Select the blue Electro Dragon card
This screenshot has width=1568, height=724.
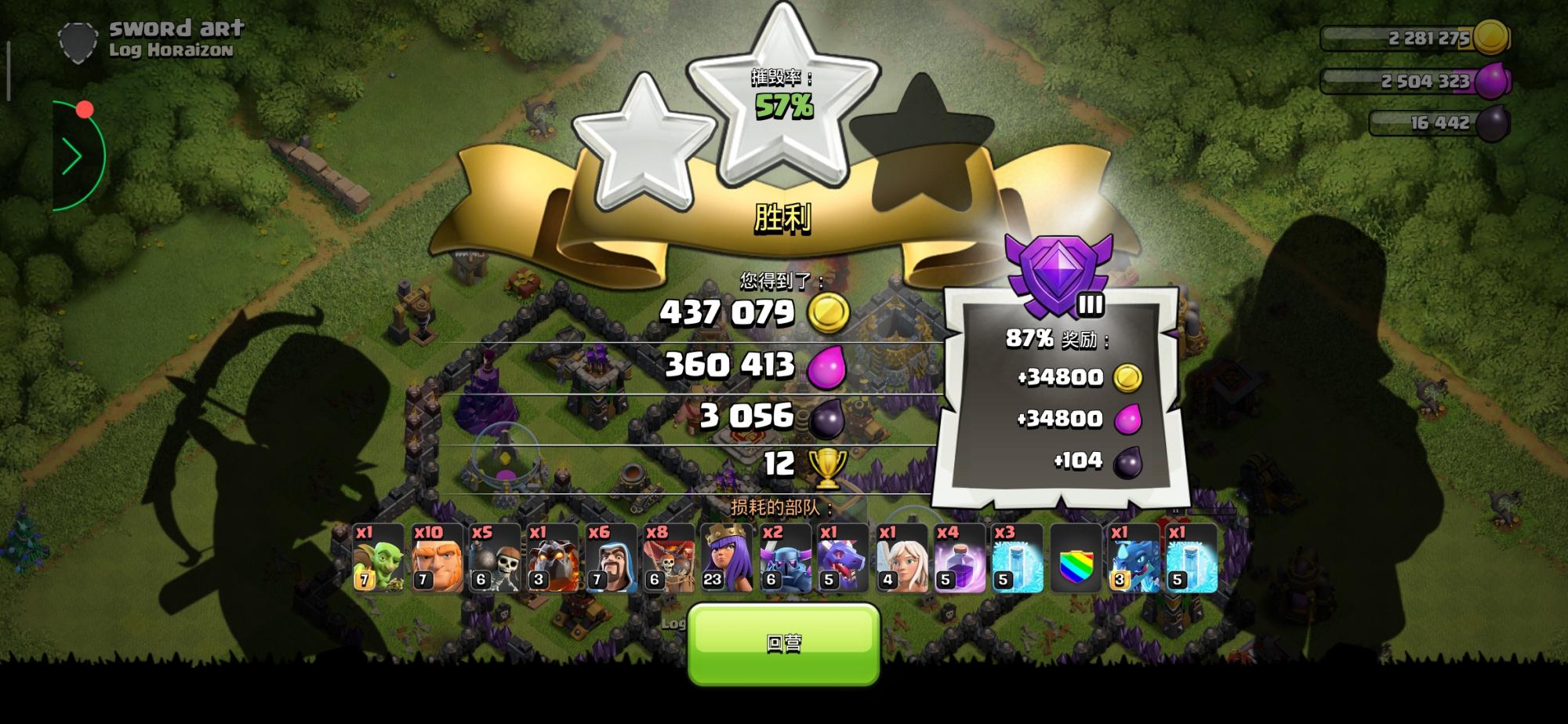[1133, 558]
